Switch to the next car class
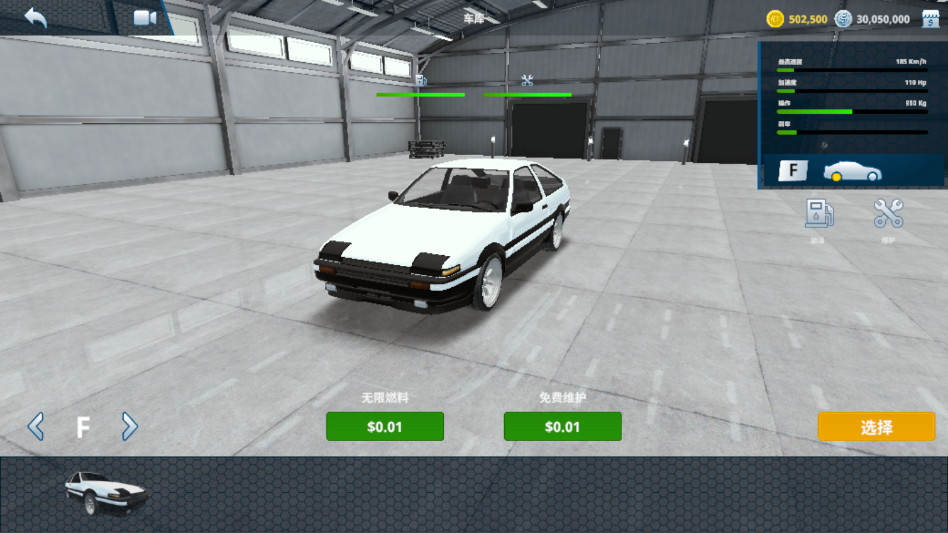The width and height of the screenshot is (948, 533). tap(129, 427)
